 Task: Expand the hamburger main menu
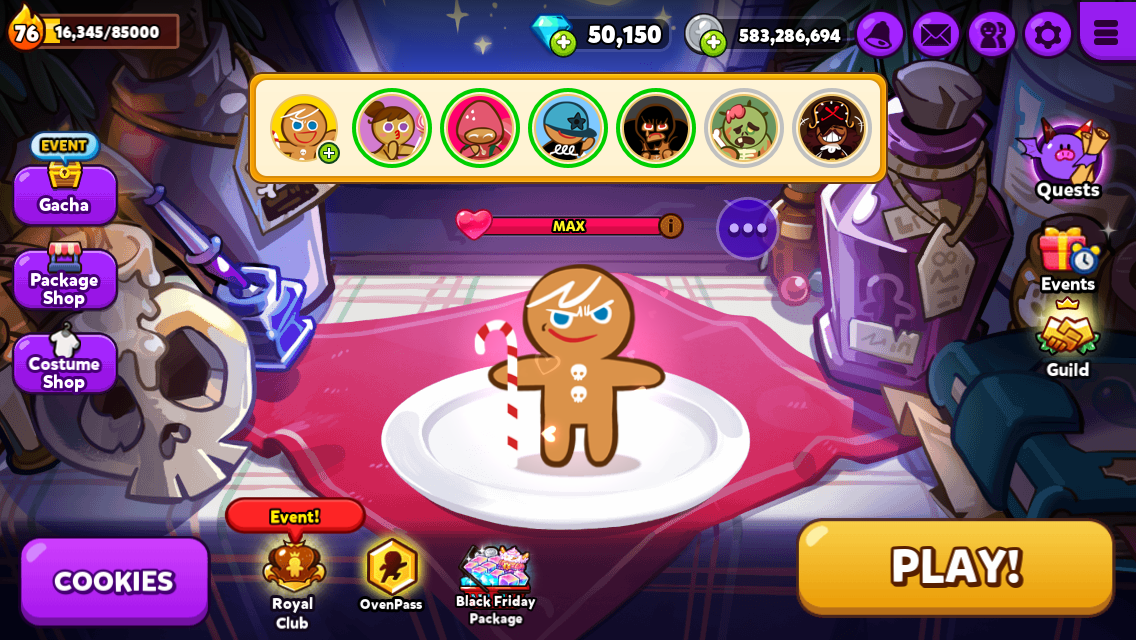tap(1106, 32)
